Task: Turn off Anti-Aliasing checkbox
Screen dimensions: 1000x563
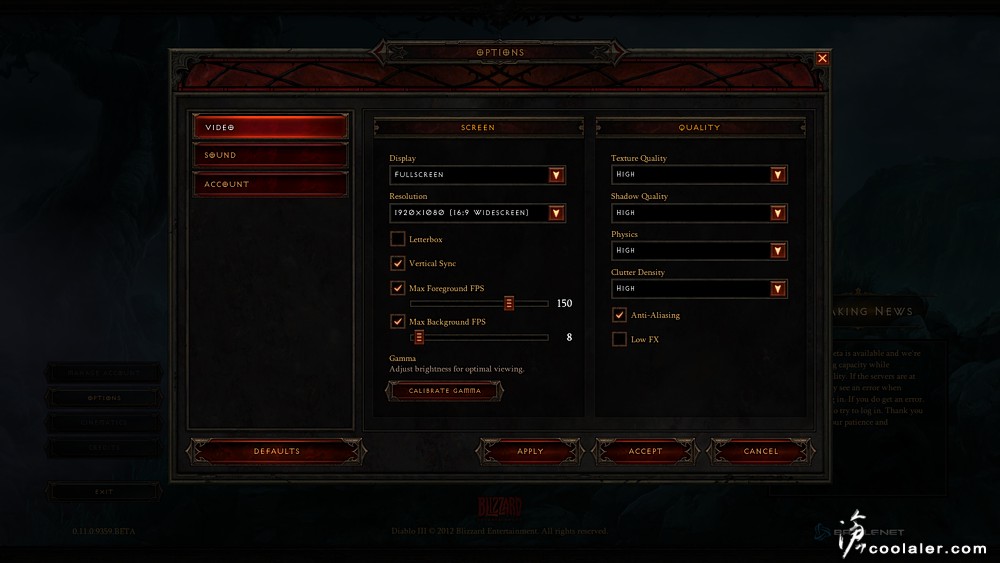Action: click(x=620, y=315)
